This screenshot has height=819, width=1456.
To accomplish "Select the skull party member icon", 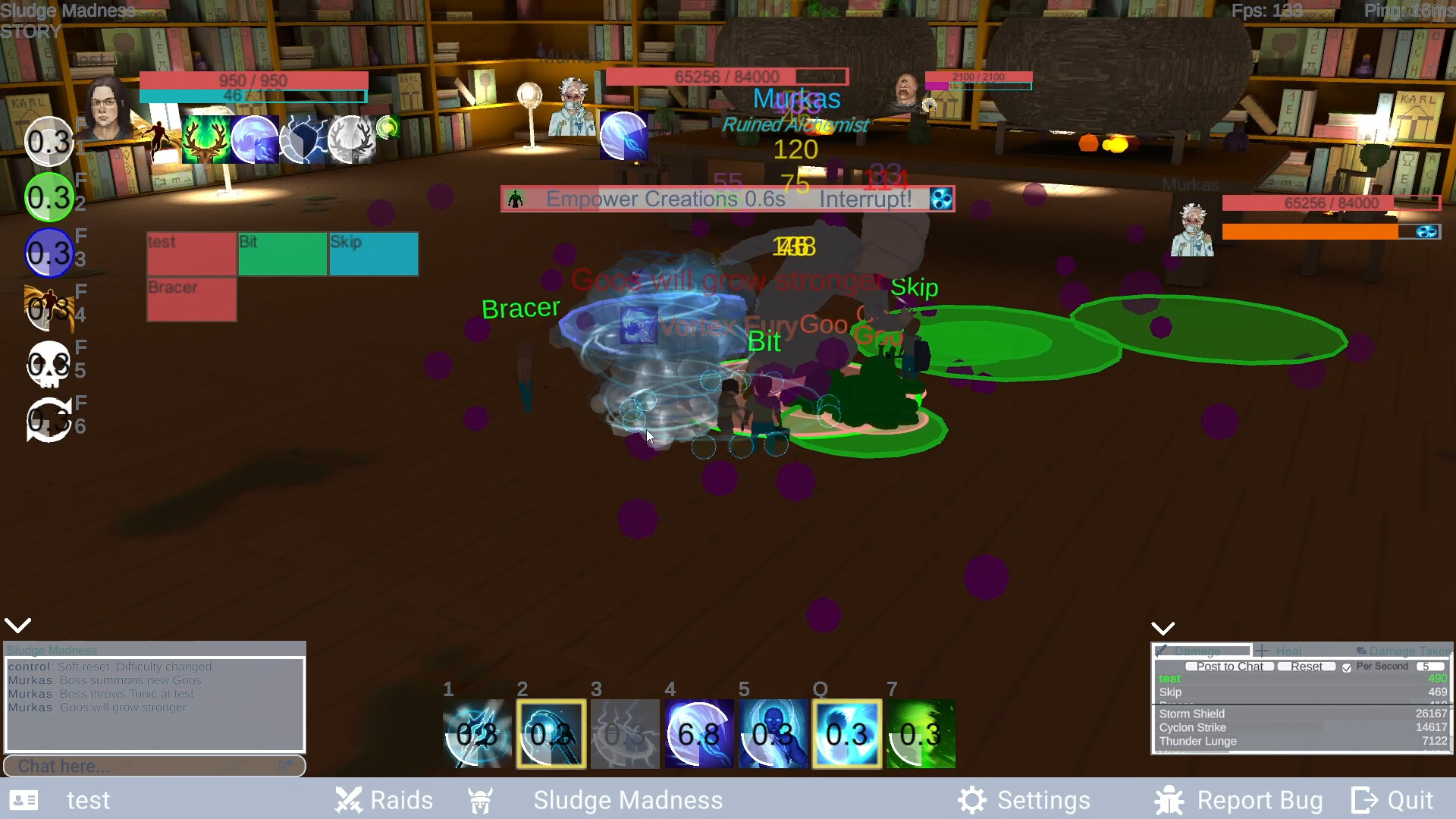I will click(x=49, y=365).
